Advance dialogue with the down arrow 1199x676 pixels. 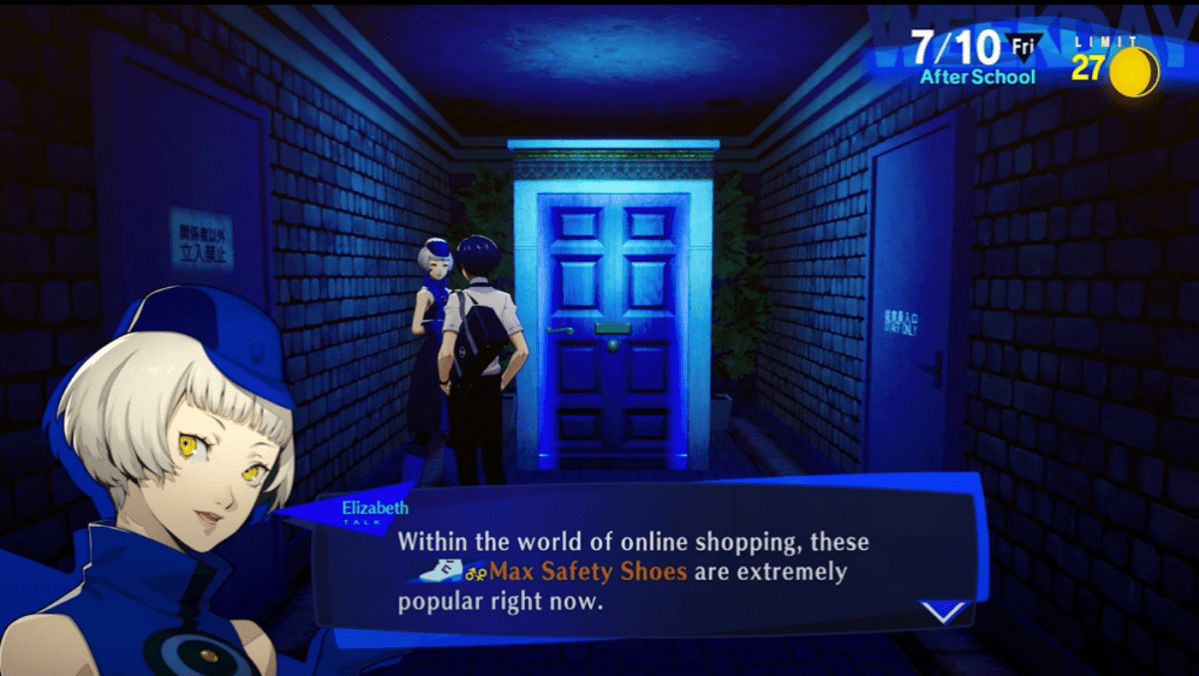943,610
